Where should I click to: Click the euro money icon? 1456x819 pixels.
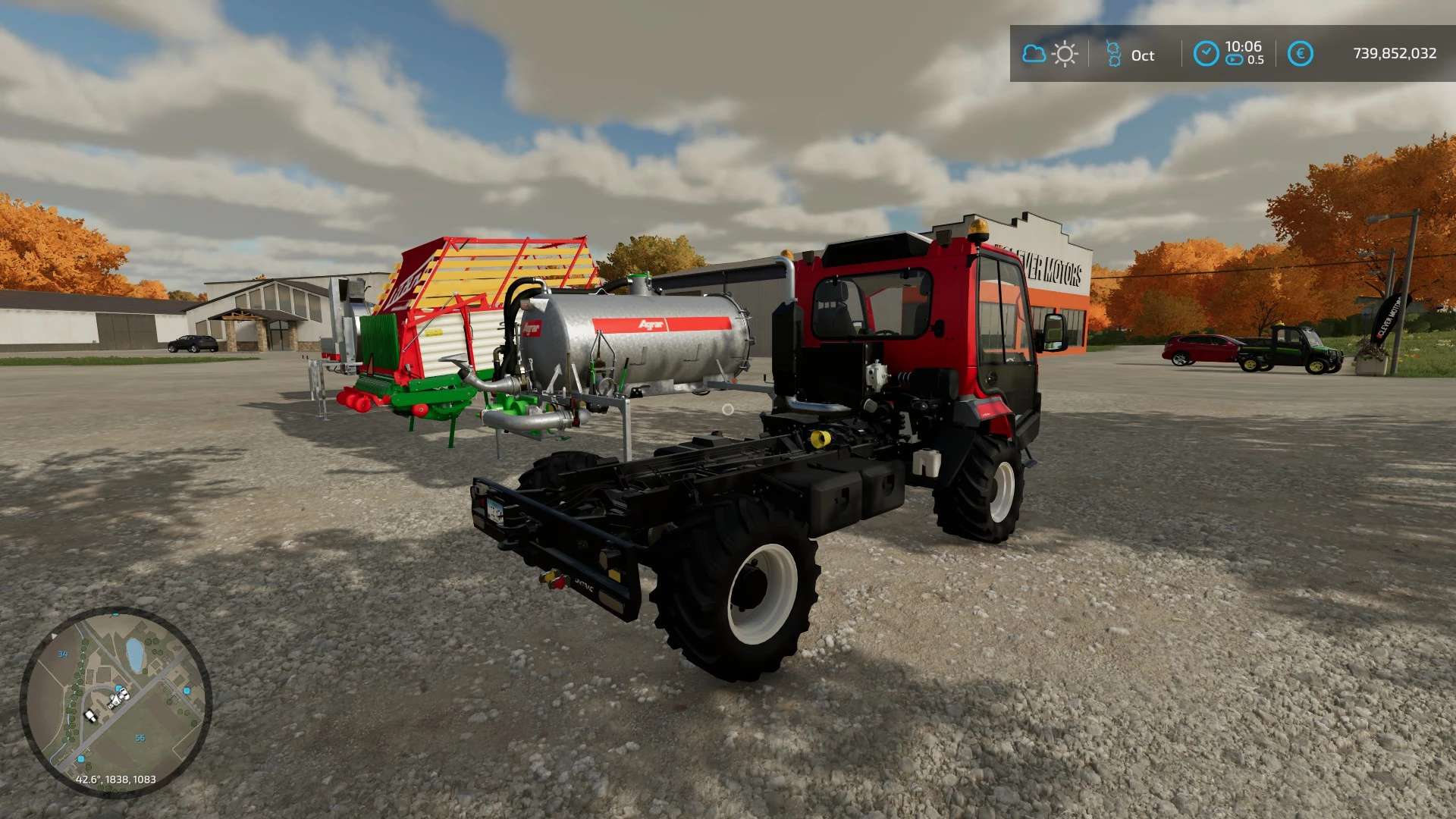pos(1300,54)
